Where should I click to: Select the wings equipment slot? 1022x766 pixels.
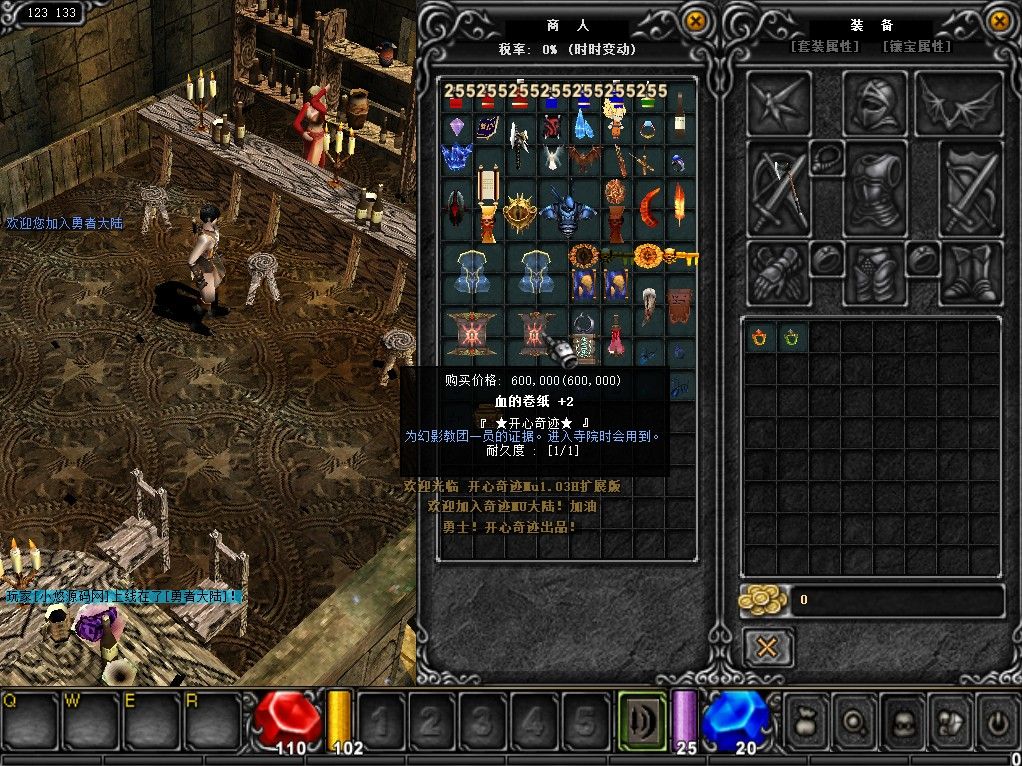tap(959, 104)
